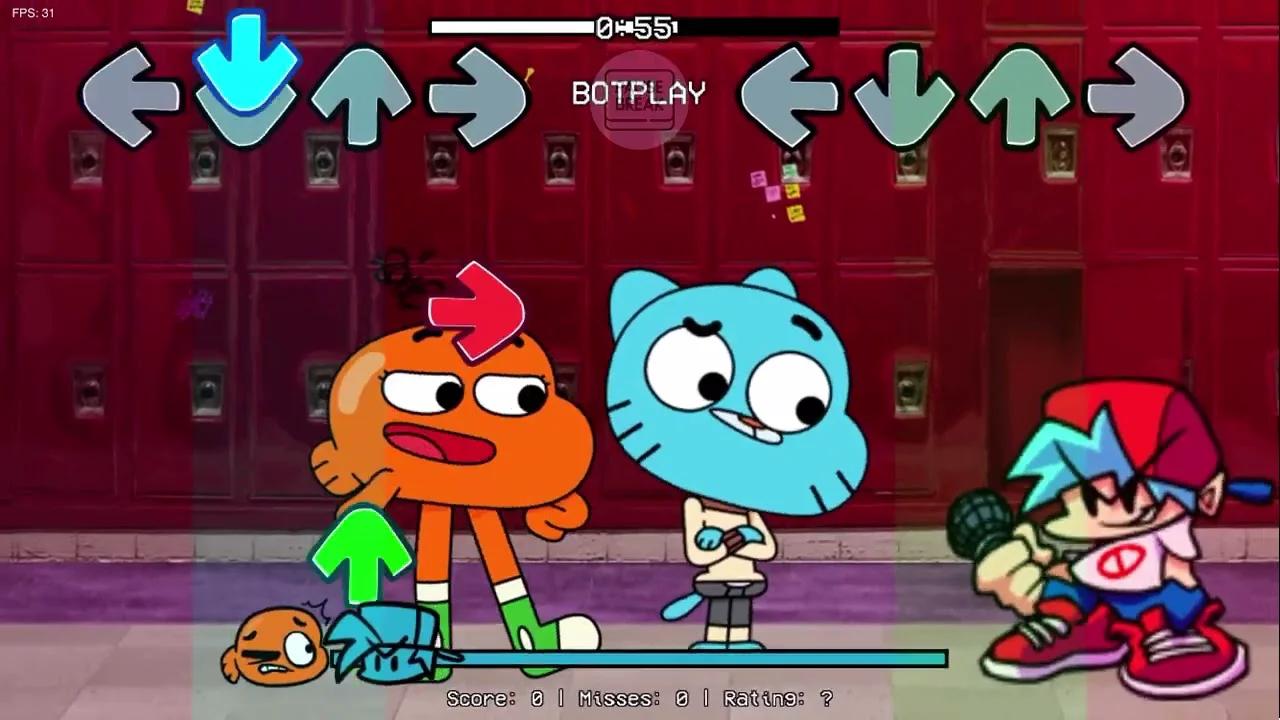
Task: Click the player's down arrow receptor
Action: click(x=905, y=95)
